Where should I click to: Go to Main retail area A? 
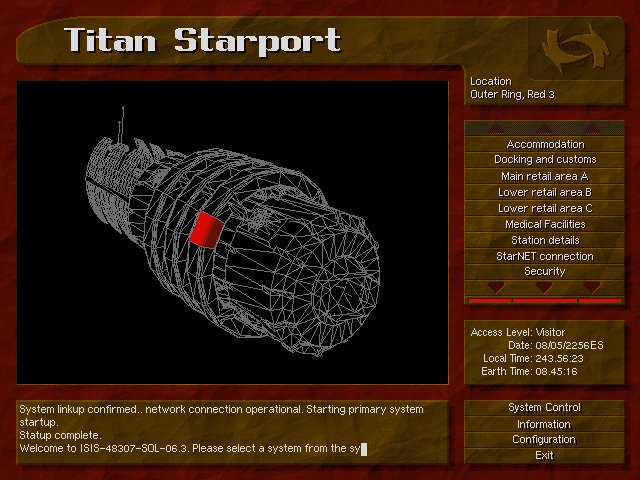click(x=545, y=176)
